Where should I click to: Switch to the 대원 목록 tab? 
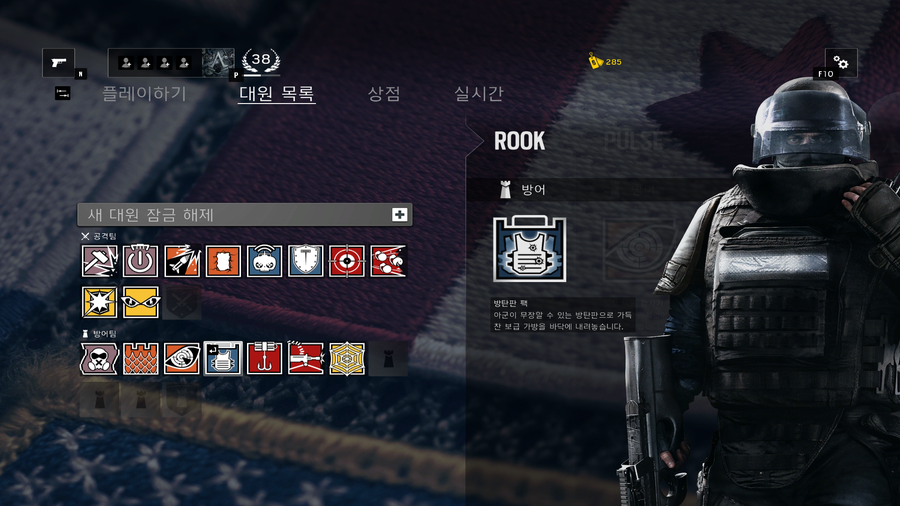[277, 94]
